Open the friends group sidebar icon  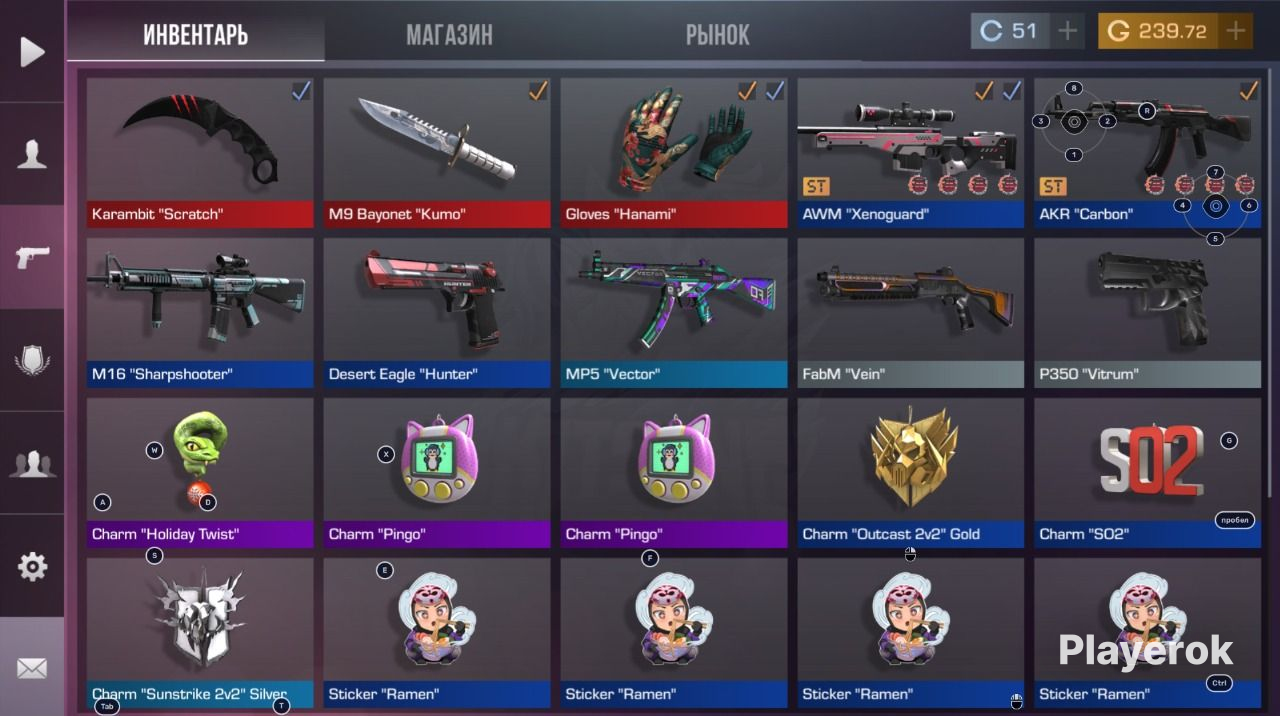[32, 463]
